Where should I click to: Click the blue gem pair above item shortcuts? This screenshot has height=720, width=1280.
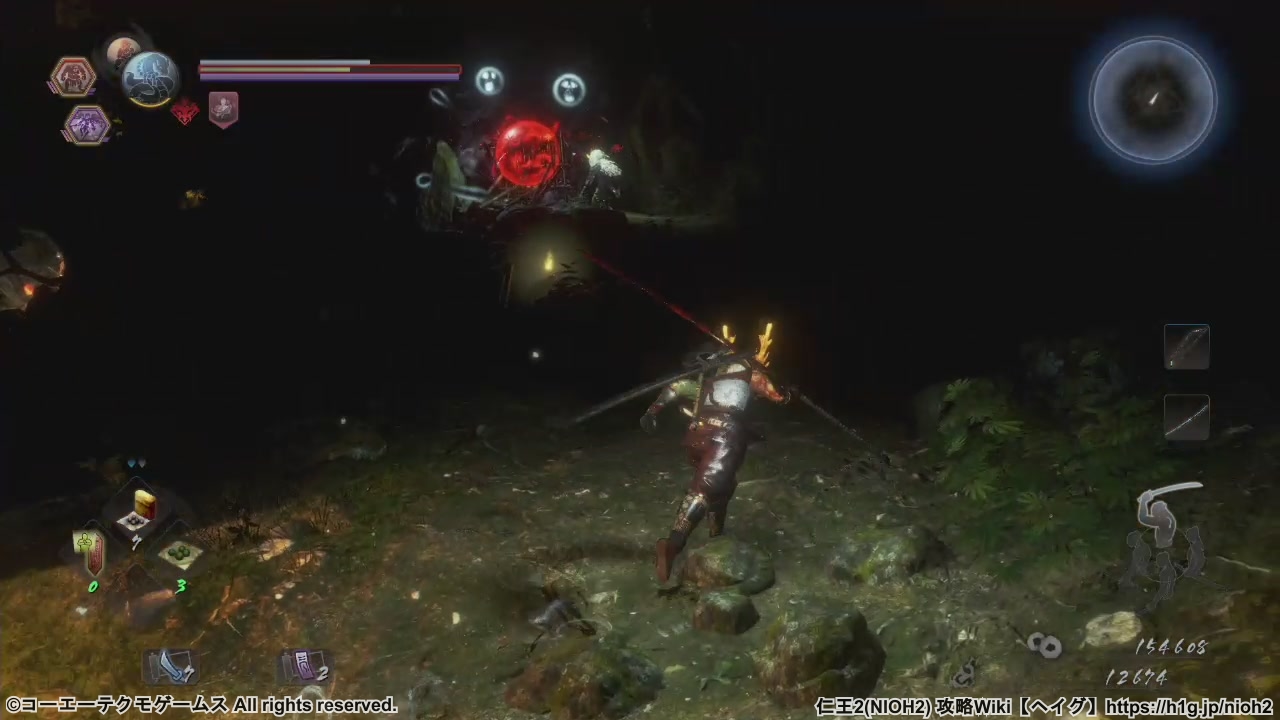click(135, 463)
